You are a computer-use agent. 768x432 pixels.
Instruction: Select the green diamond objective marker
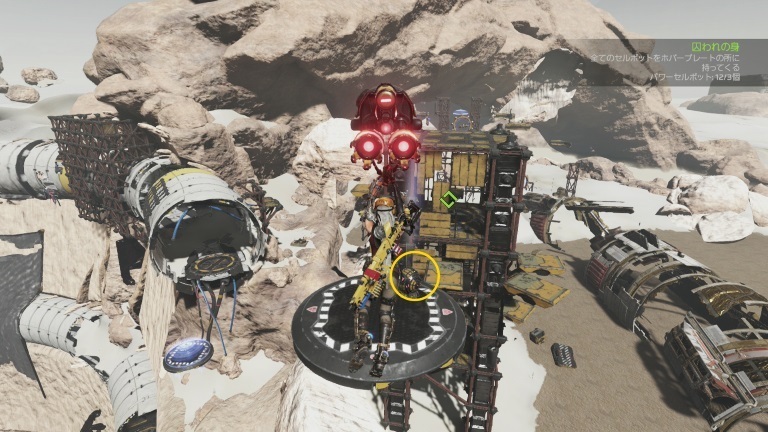click(x=449, y=198)
